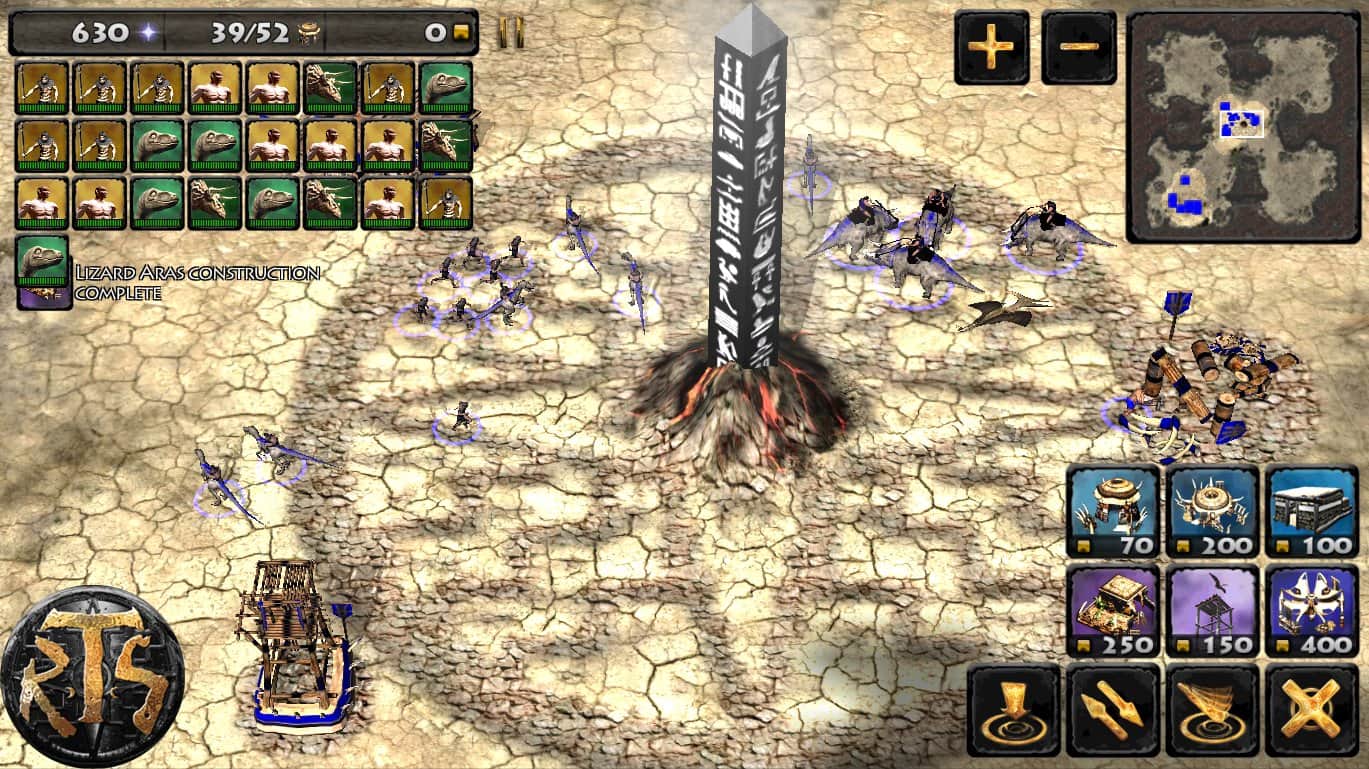Cancel with the golden X button
The image size is (1369, 769).
pyautogui.click(x=1311, y=710)
